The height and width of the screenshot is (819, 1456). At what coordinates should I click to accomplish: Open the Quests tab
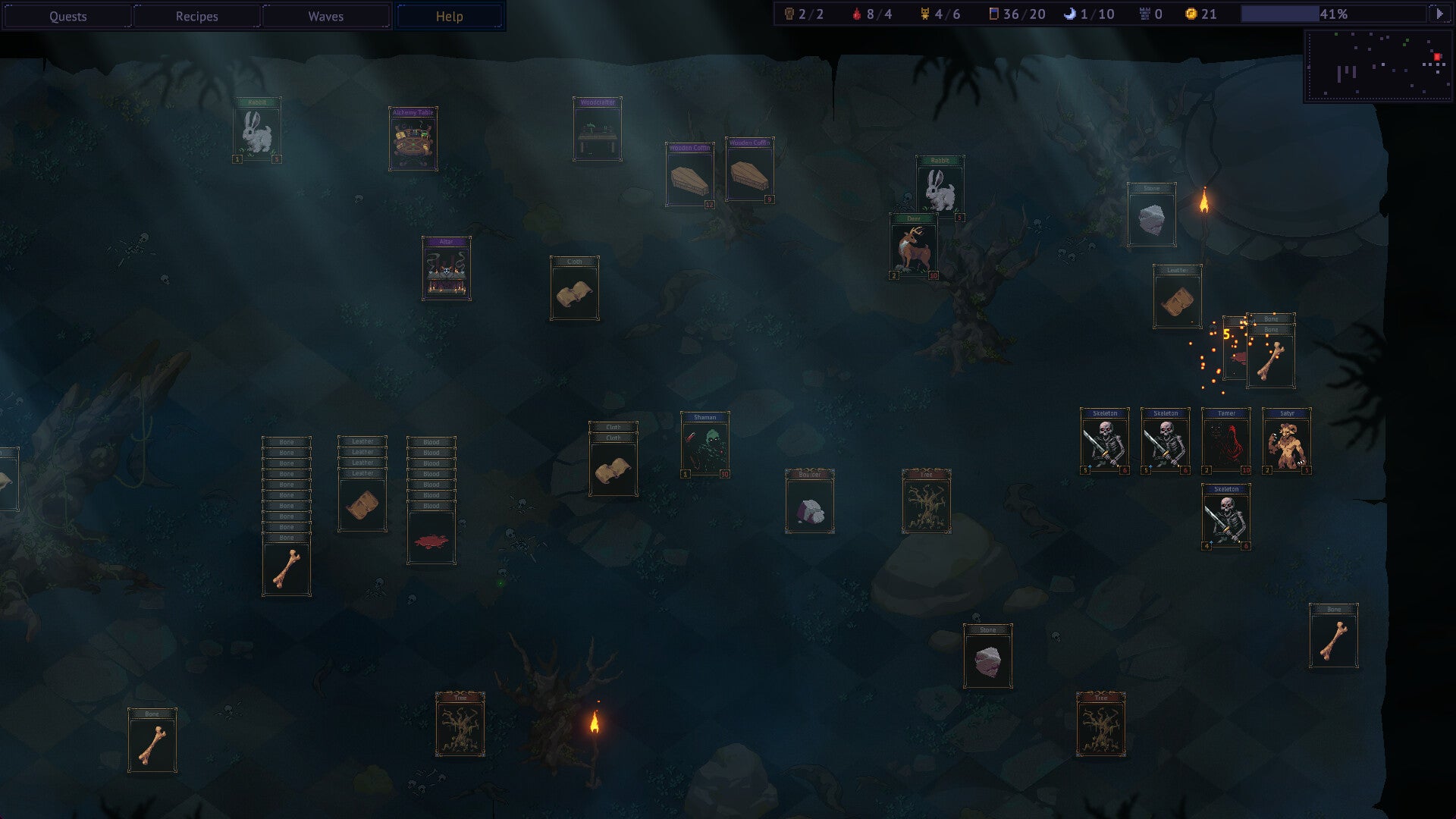[x=67, y=16]
